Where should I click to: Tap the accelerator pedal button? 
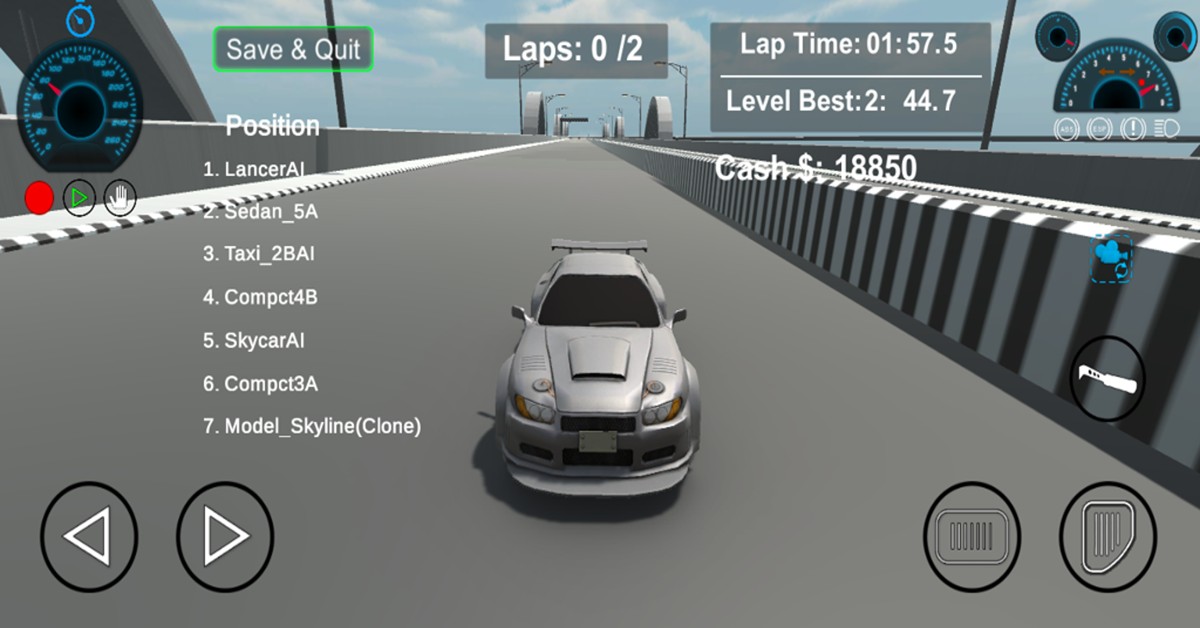click(x=1107, y=537)
